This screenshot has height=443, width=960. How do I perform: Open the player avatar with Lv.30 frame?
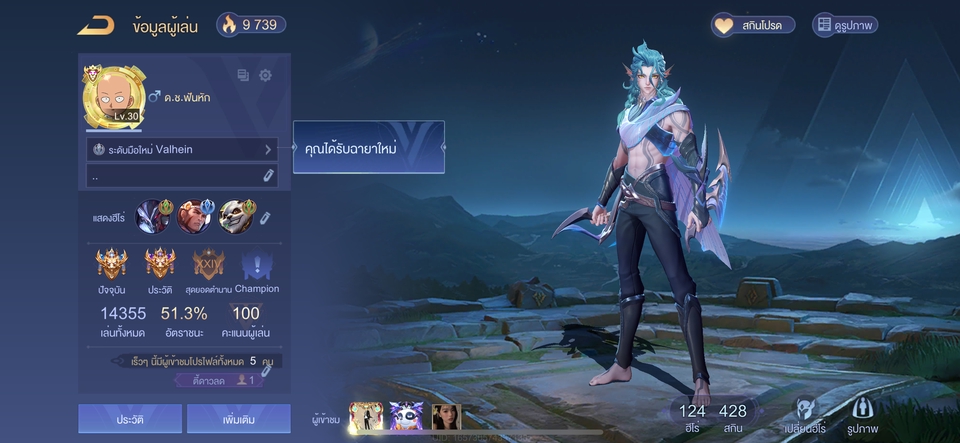click(x=112, y=97)
